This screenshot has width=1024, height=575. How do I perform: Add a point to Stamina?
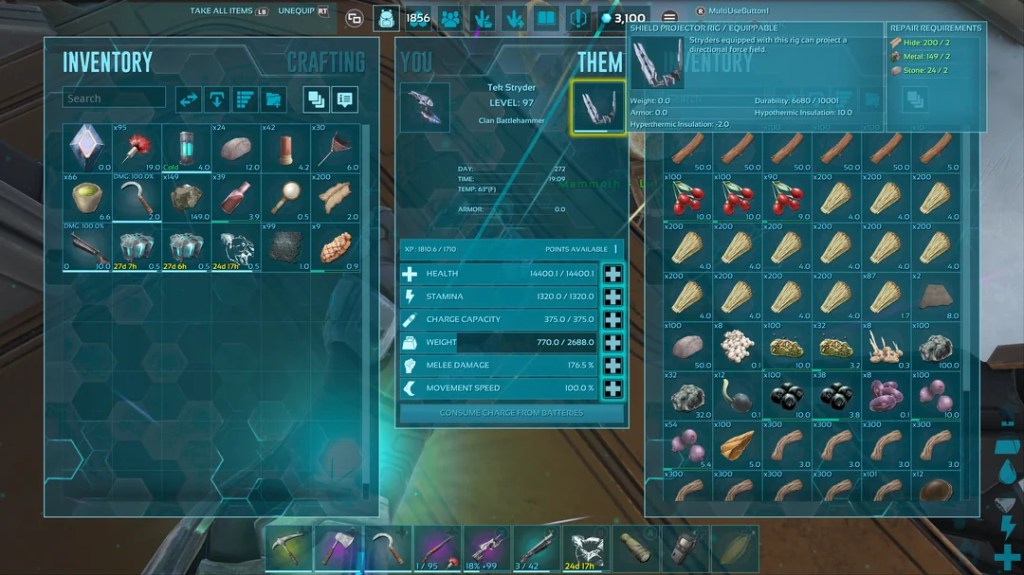point(612,297)
